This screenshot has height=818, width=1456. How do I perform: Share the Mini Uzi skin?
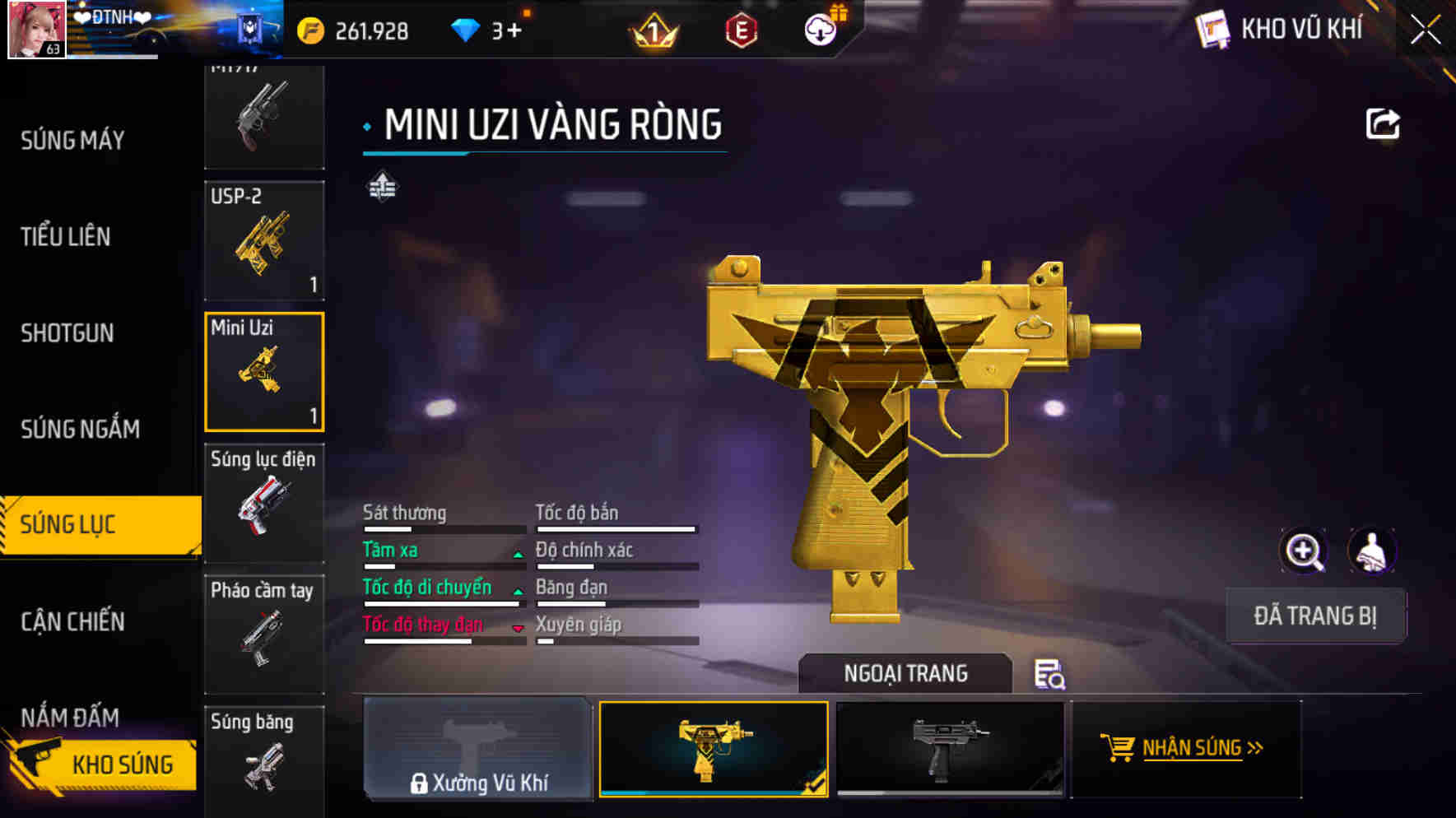1382,124
